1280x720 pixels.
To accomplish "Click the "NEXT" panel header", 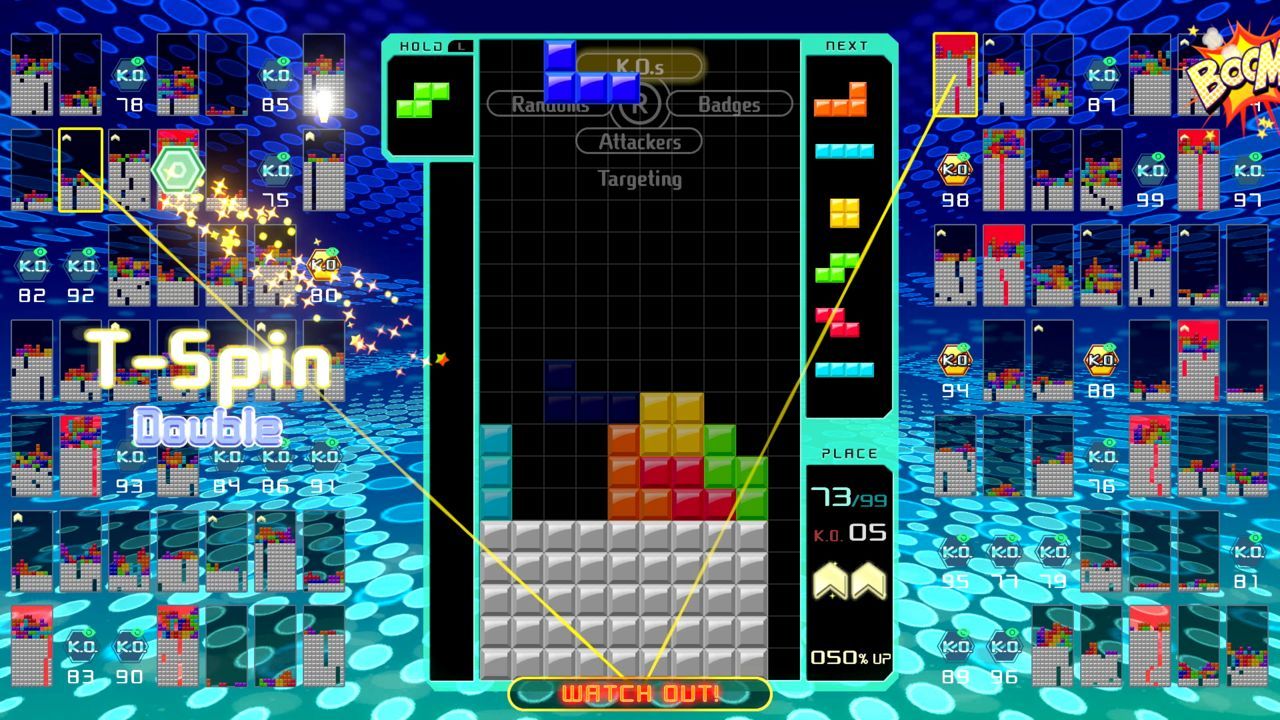I will [x=846, y=45].
